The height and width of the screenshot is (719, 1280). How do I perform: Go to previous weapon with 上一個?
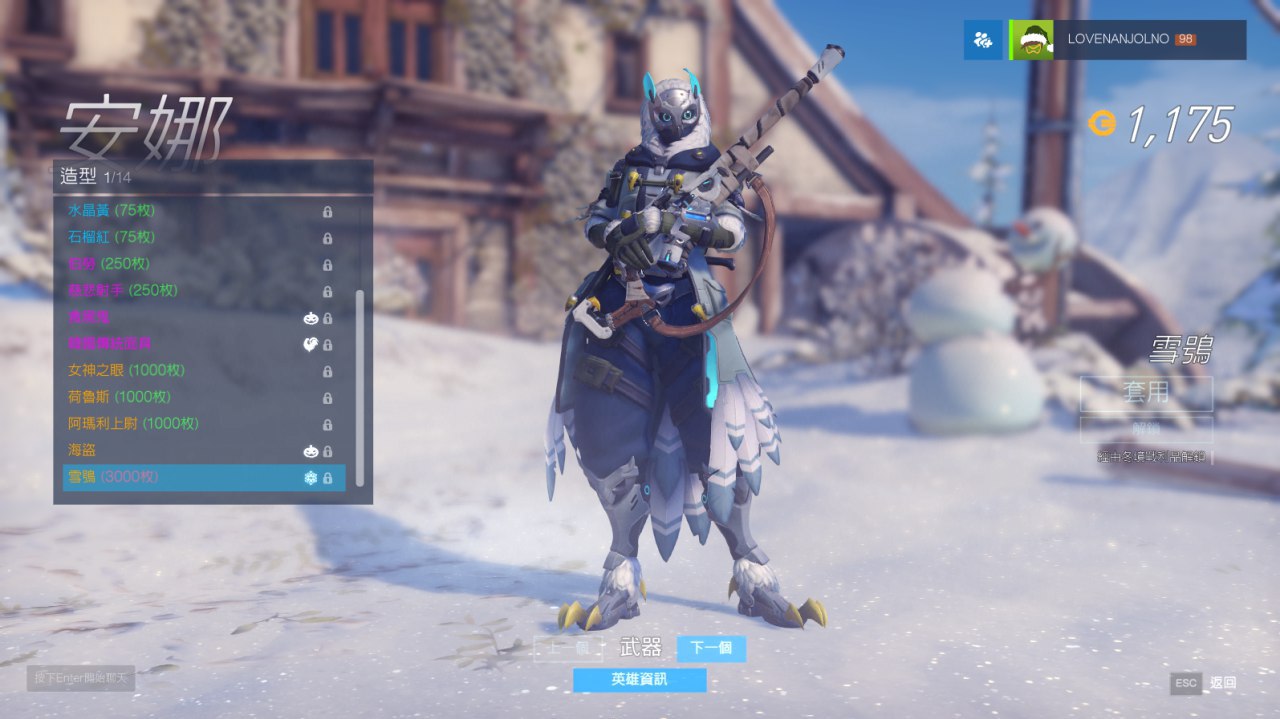pyautogui.click(x=568, y=649)
